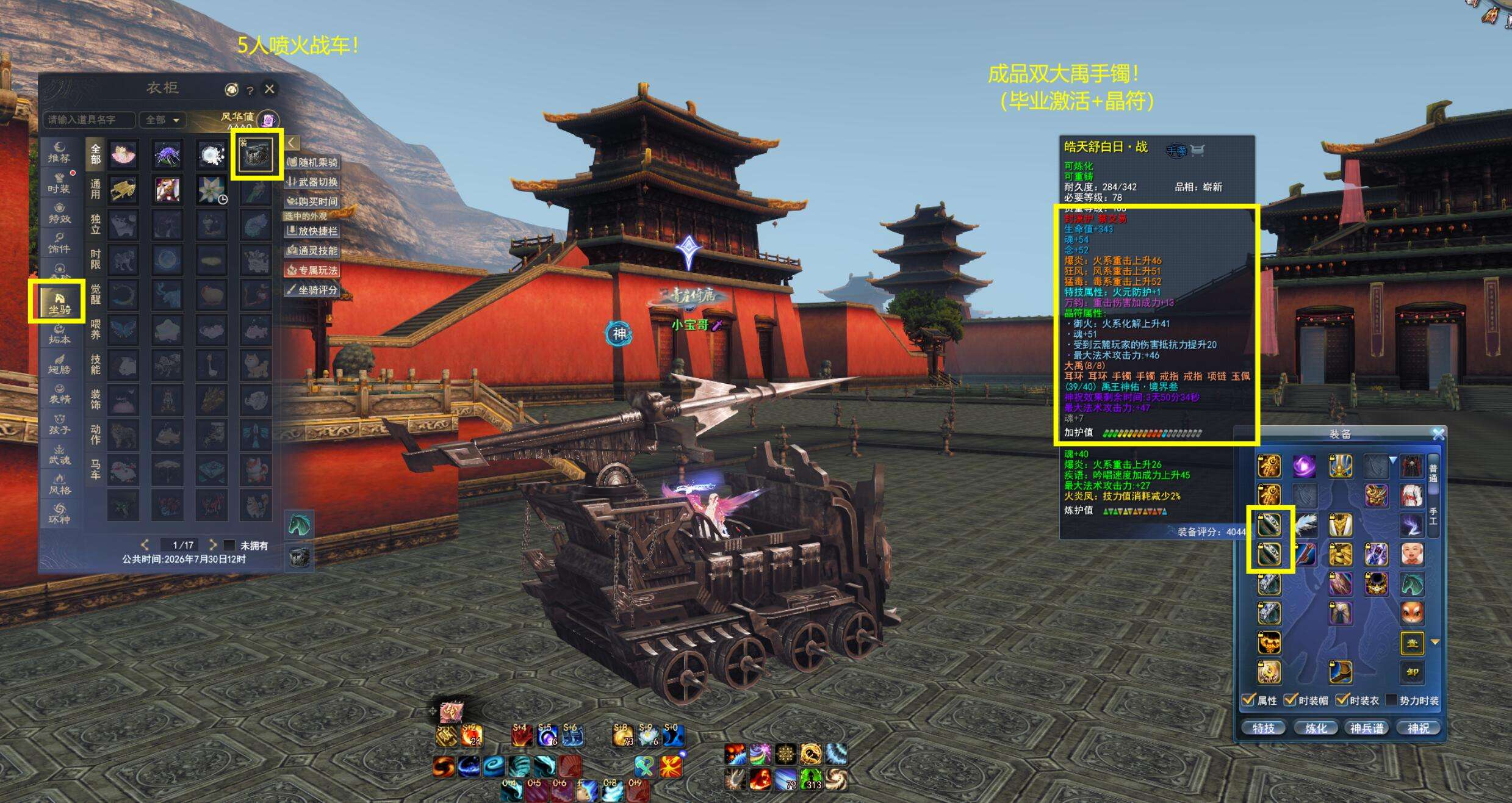The width and height of the screenshot is (1512, 803).
Task: Select the purple orb equipment slot
Action: 1305,467
